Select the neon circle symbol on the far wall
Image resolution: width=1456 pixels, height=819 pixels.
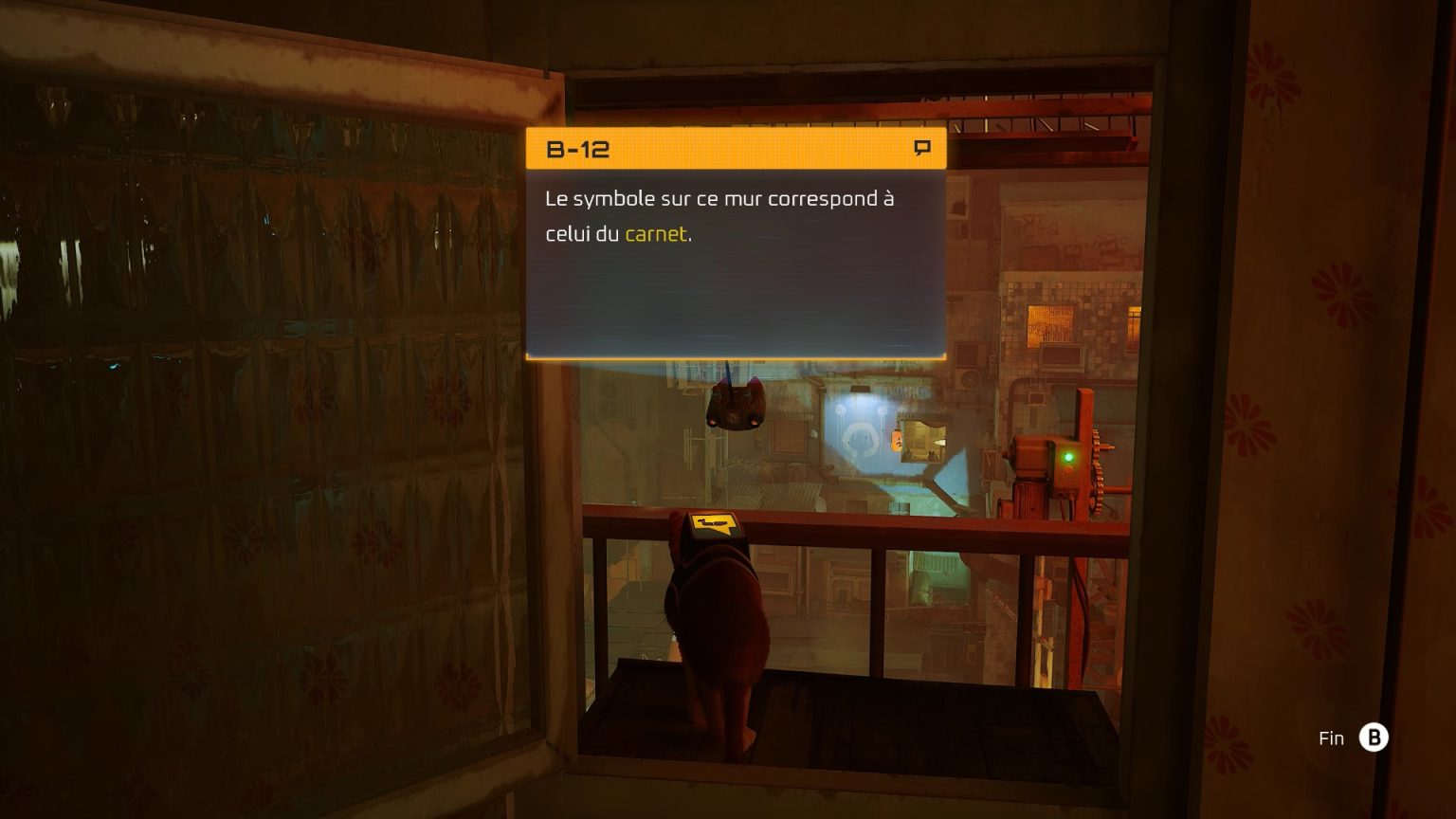click(x=859, y=441)
